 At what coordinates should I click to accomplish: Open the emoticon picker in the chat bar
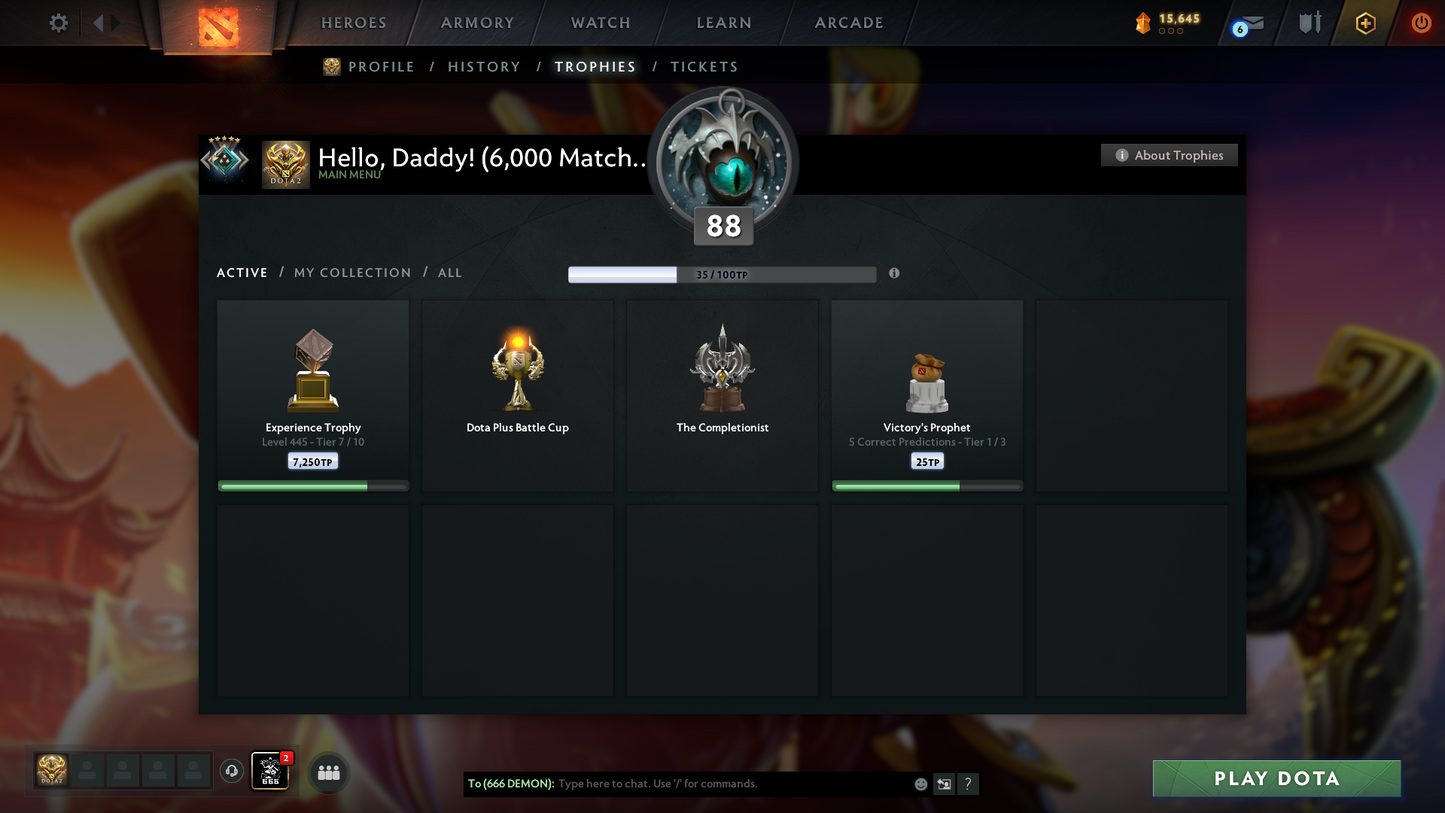point(919,784)
